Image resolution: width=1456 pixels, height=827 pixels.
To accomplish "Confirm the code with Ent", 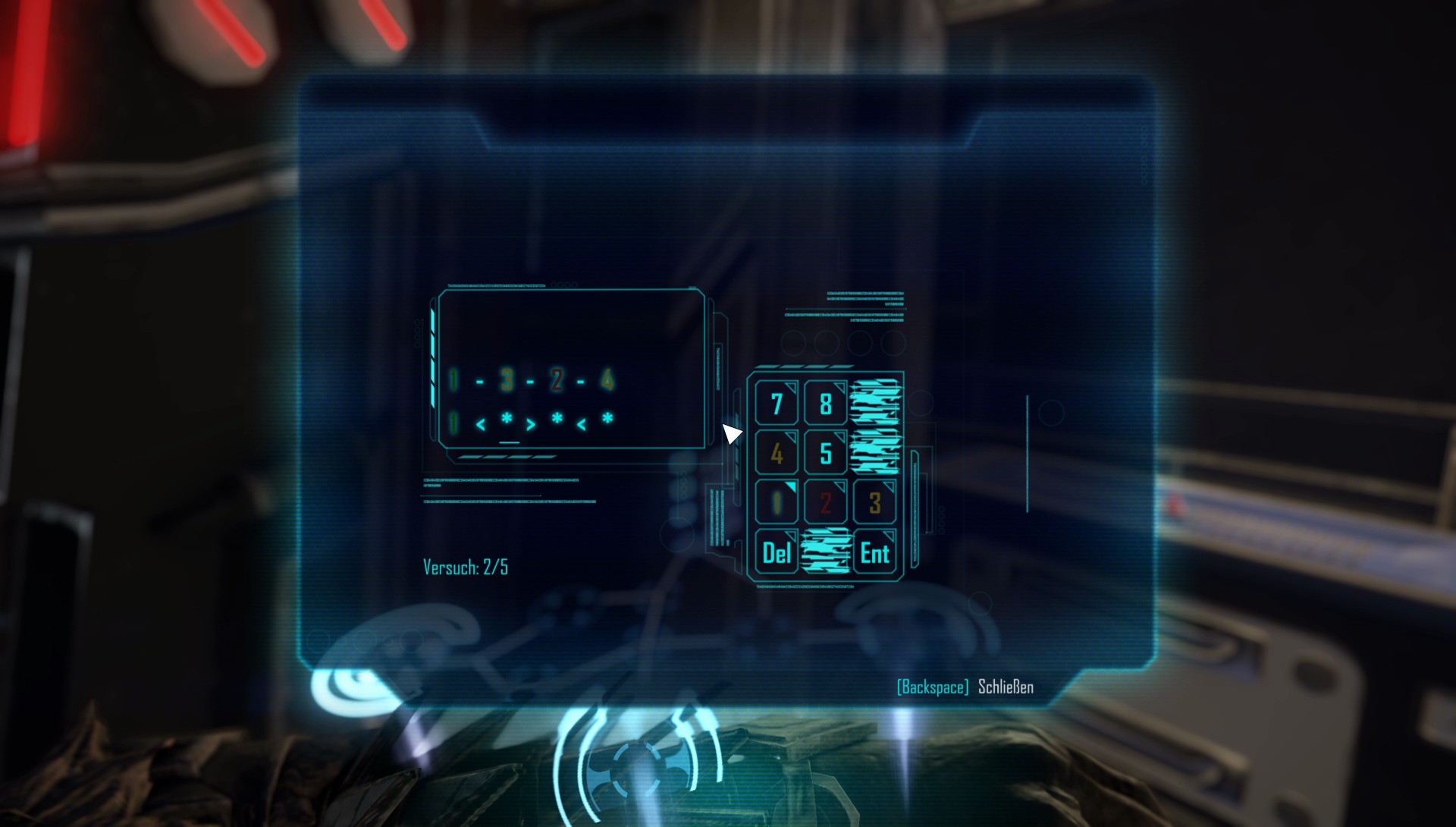I will (x=875, y=552).
